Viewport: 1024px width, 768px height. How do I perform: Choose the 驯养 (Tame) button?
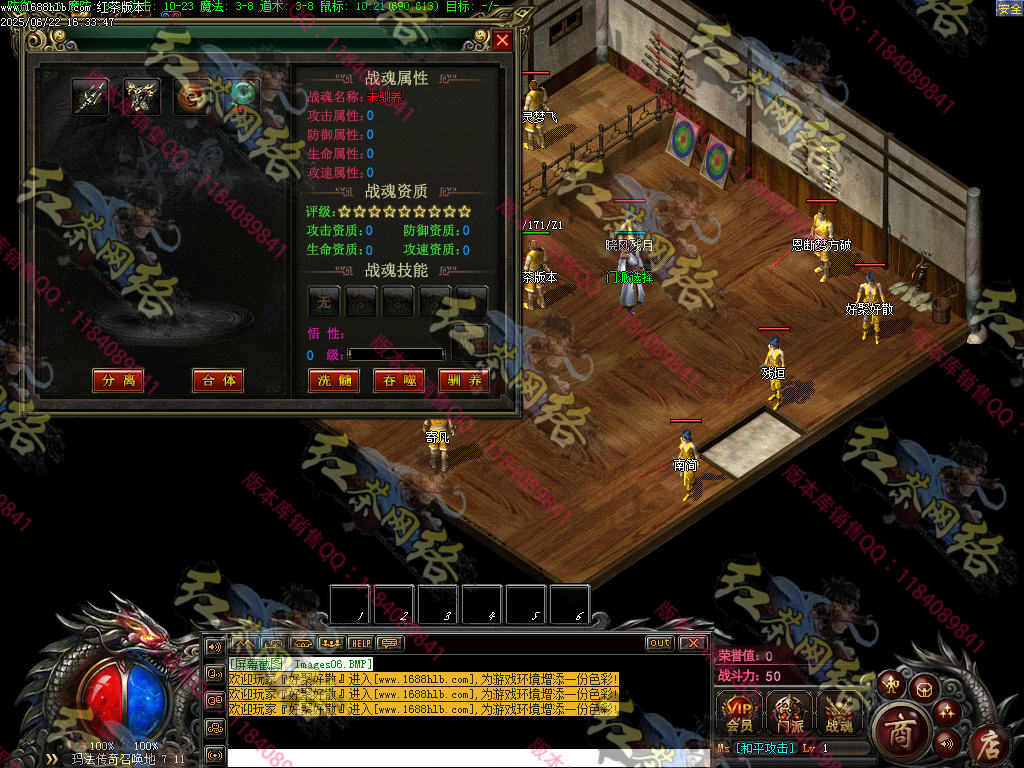coord(463,380)
